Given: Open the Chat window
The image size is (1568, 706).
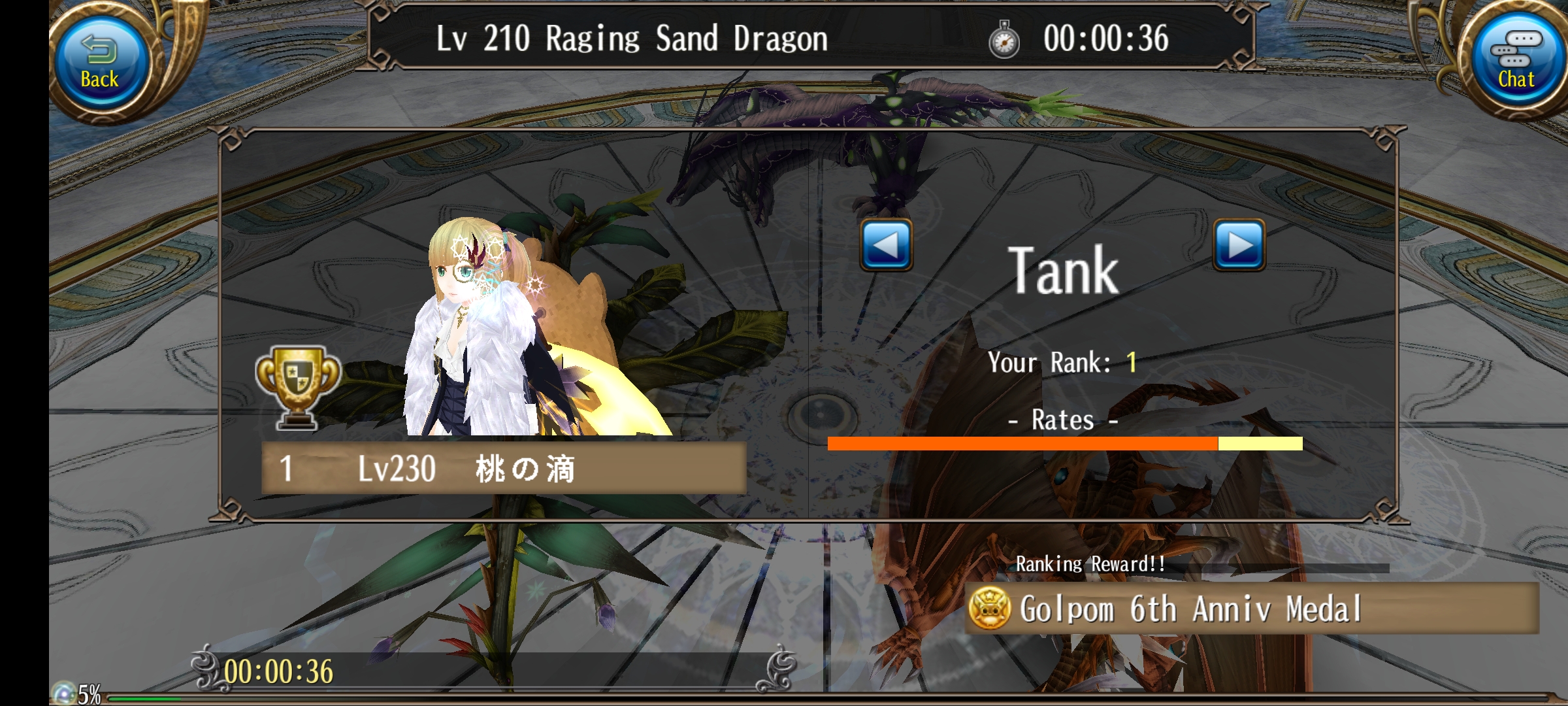Looking at the screenshot, I should click(x=1516, y=63).
